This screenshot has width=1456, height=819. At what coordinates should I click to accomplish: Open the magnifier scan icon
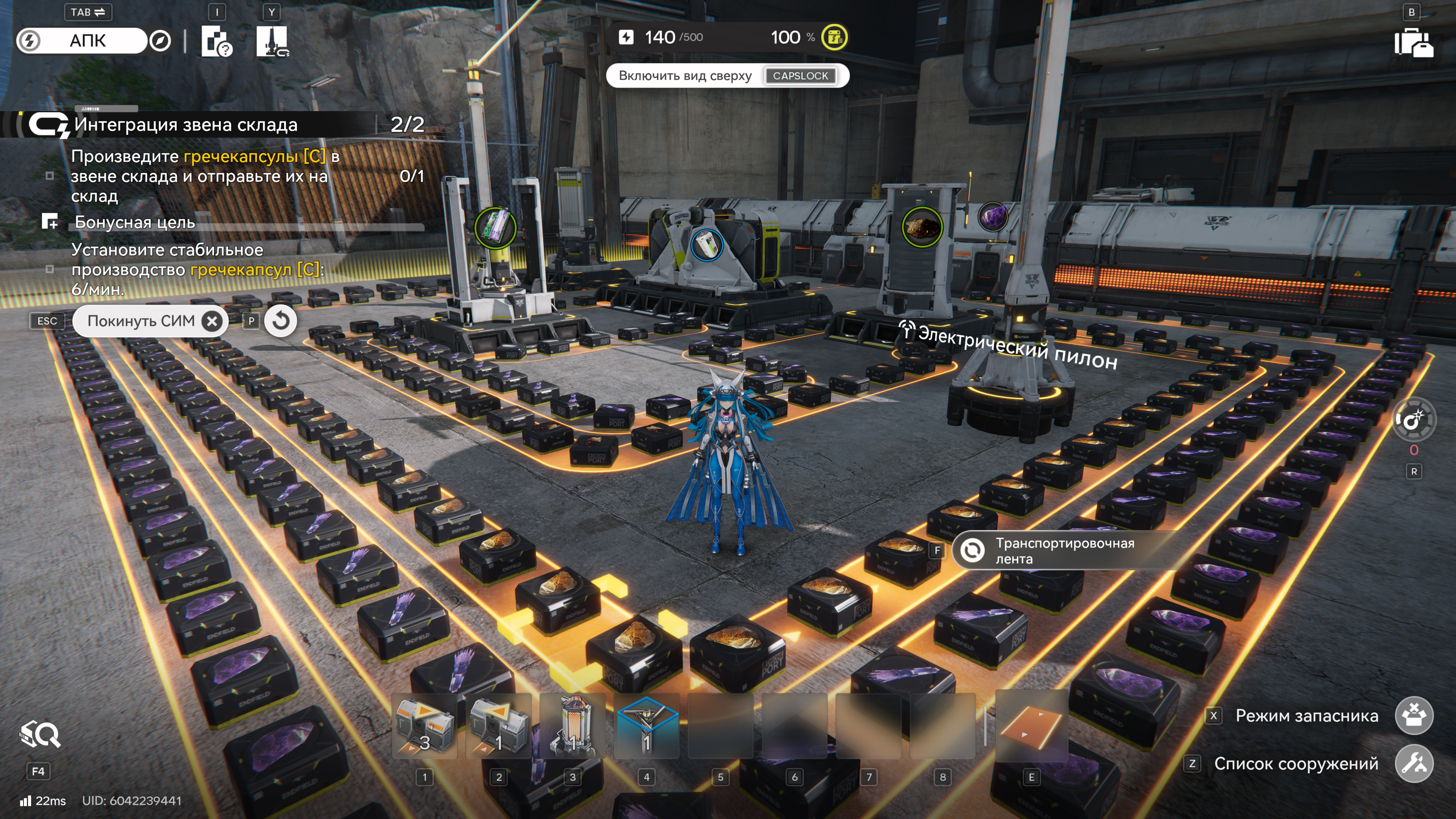(x=39, y=735)
